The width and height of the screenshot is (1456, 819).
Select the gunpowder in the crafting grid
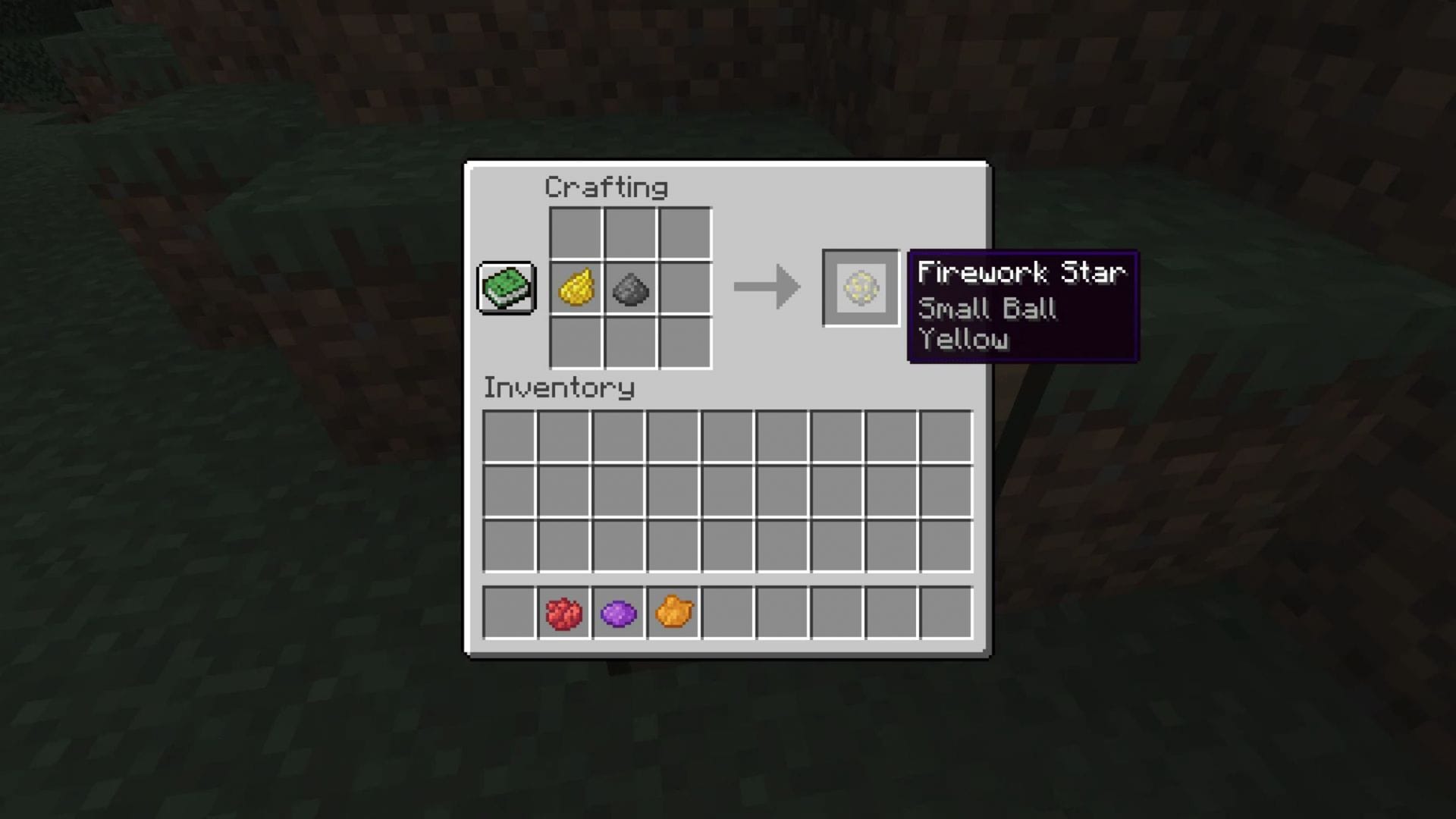pyautogui.click(x=630, y=288)
